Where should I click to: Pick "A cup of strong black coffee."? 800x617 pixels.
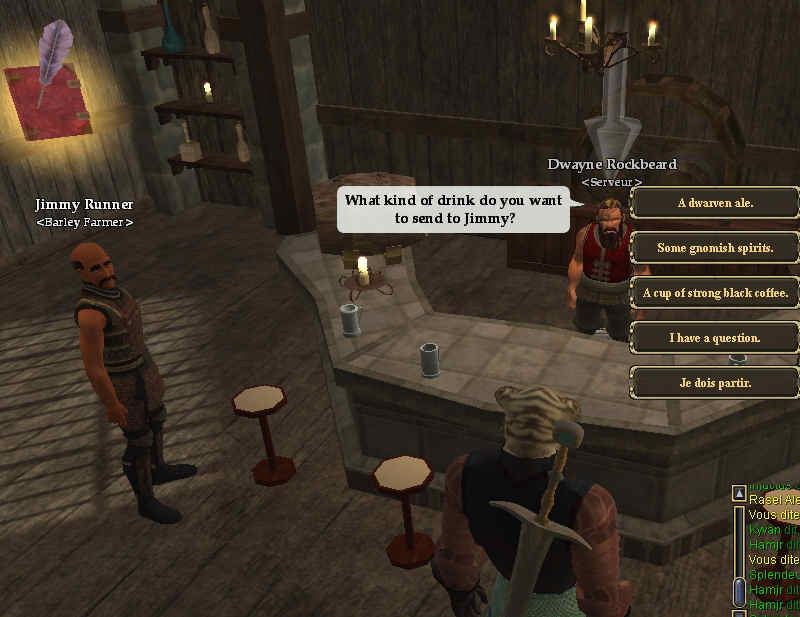click(x=715, y=293)
